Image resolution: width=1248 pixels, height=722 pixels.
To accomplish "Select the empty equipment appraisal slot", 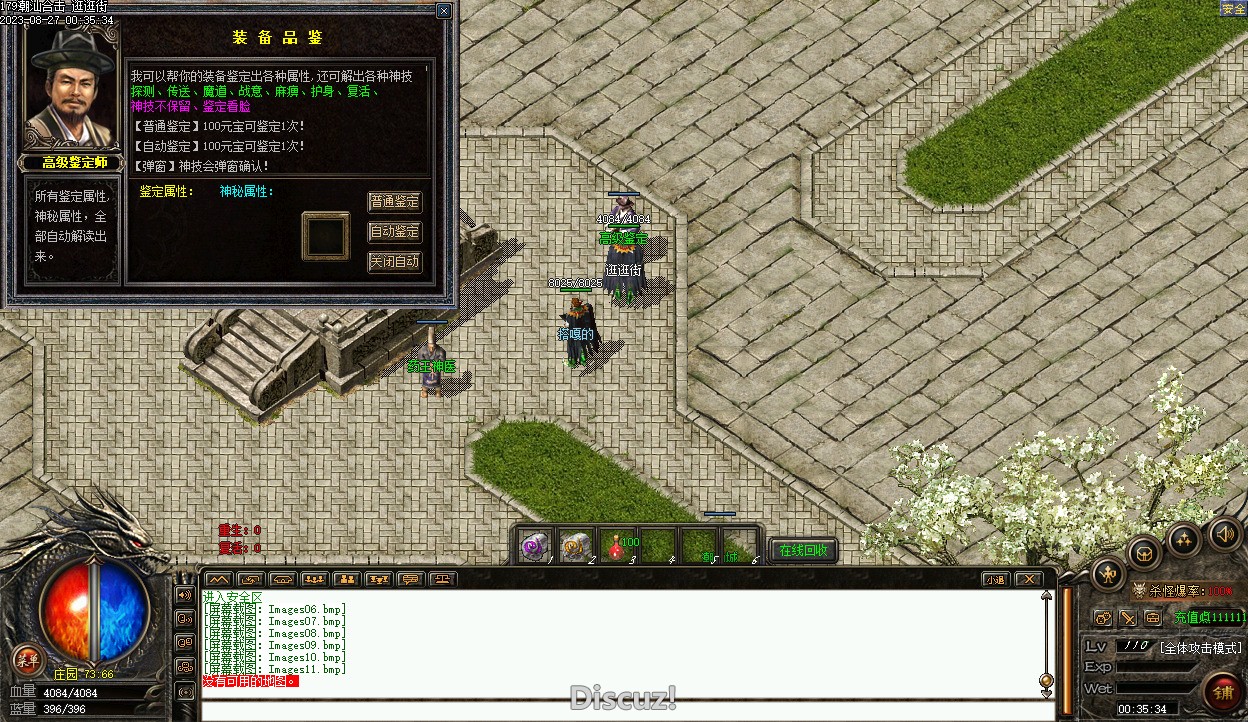I will point(326,236).
